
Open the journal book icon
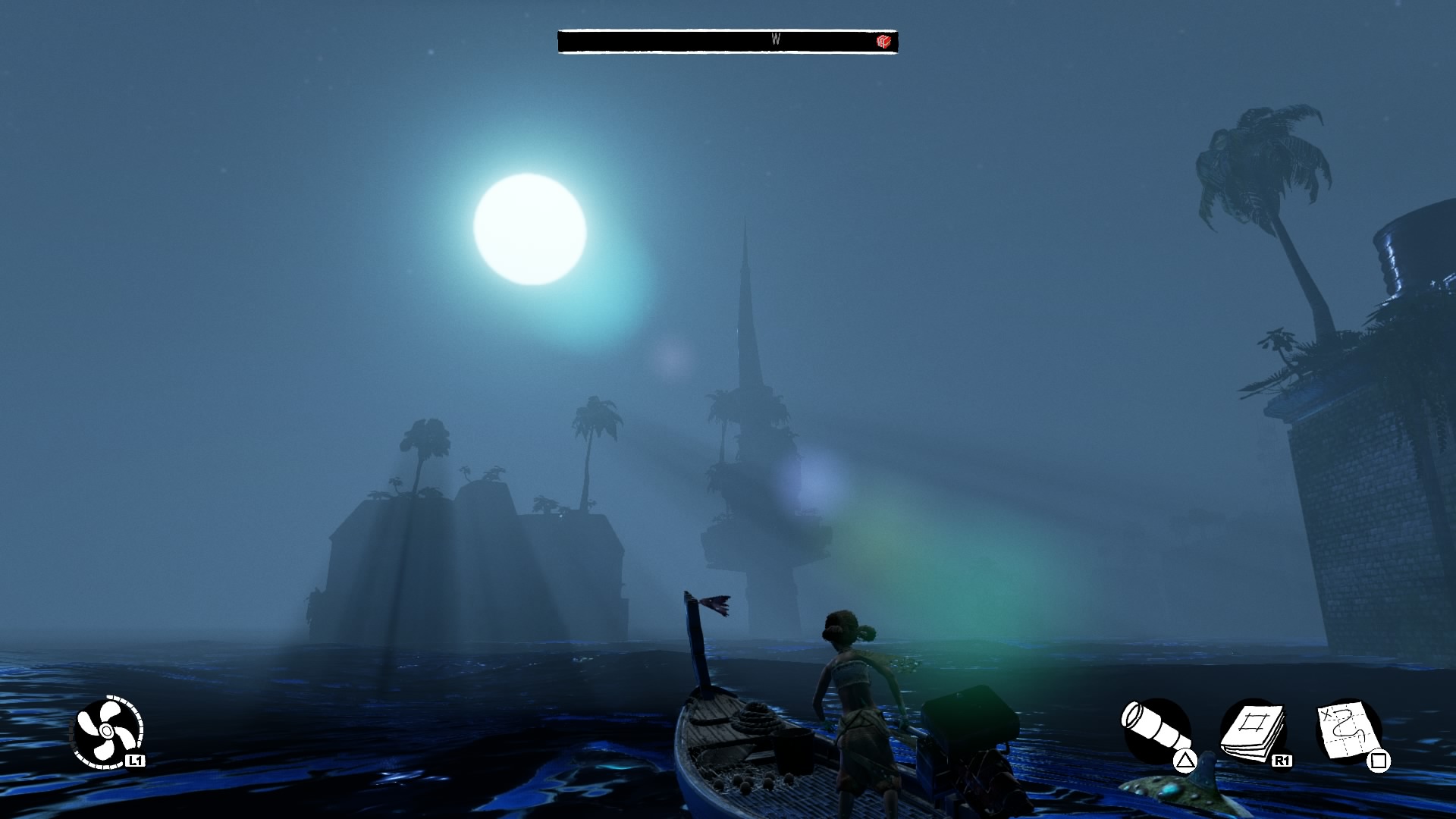coord(1252,730)
